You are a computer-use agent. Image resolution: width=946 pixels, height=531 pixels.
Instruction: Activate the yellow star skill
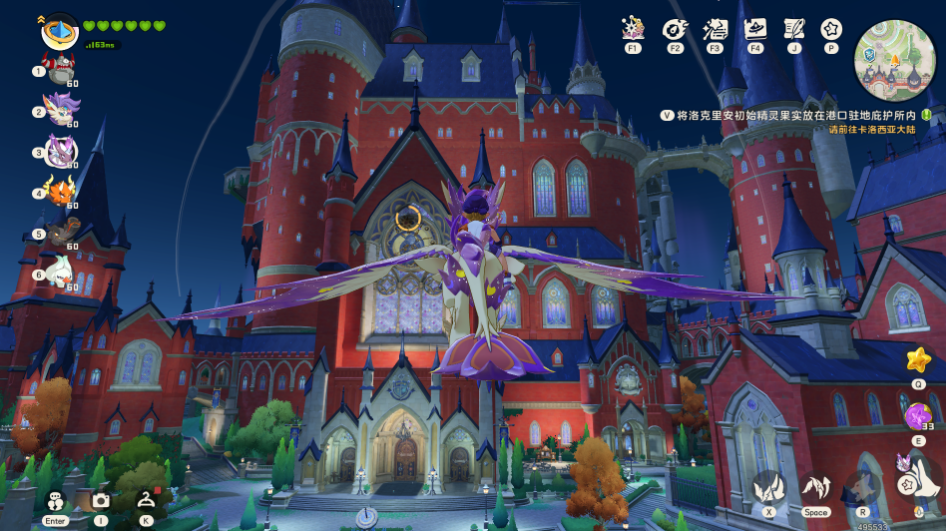pyautogui.click(x=918, y=360)
